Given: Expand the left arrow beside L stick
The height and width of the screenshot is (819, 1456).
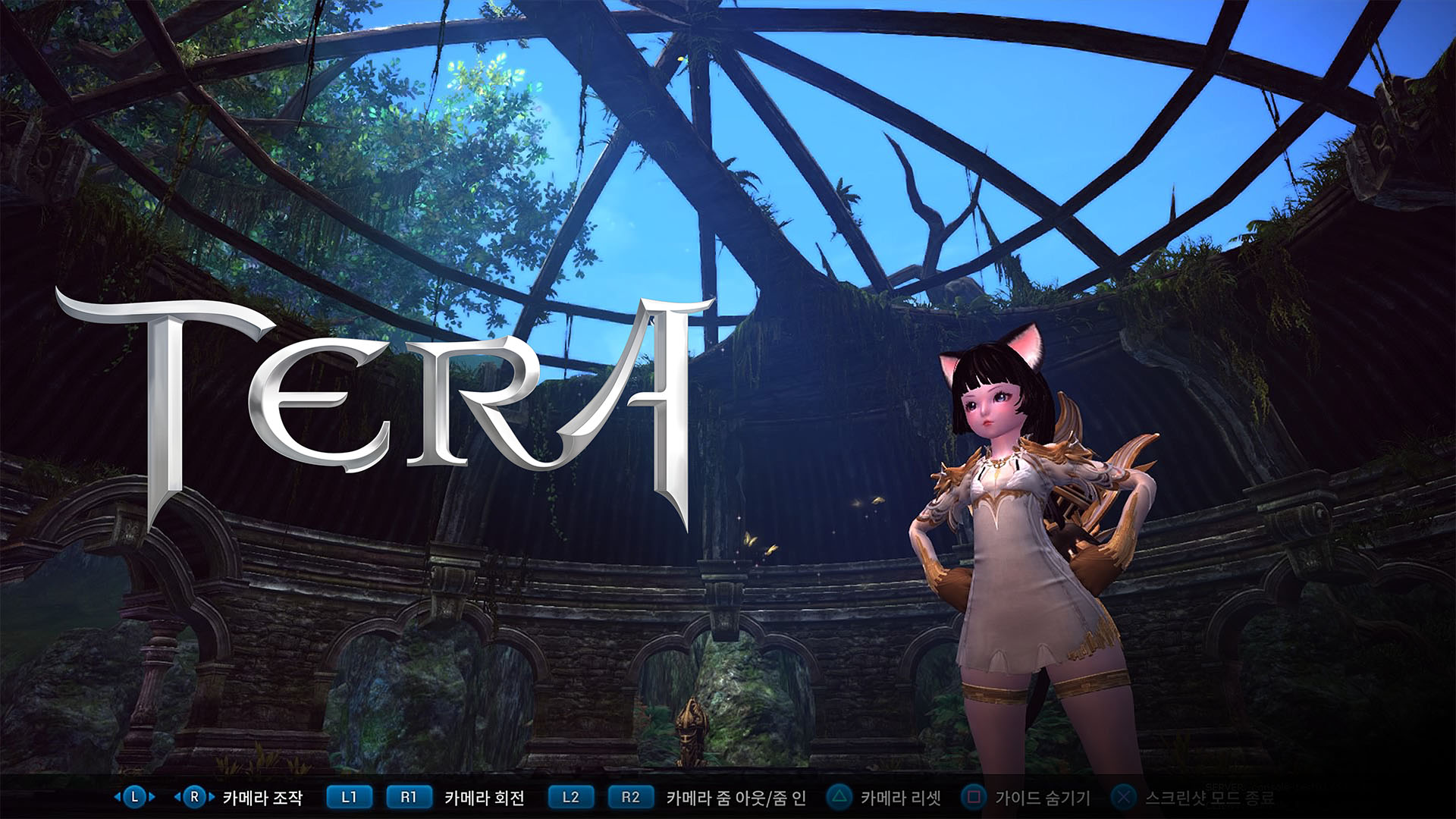Looking at the screenshot, I should [x=115, y=798].
